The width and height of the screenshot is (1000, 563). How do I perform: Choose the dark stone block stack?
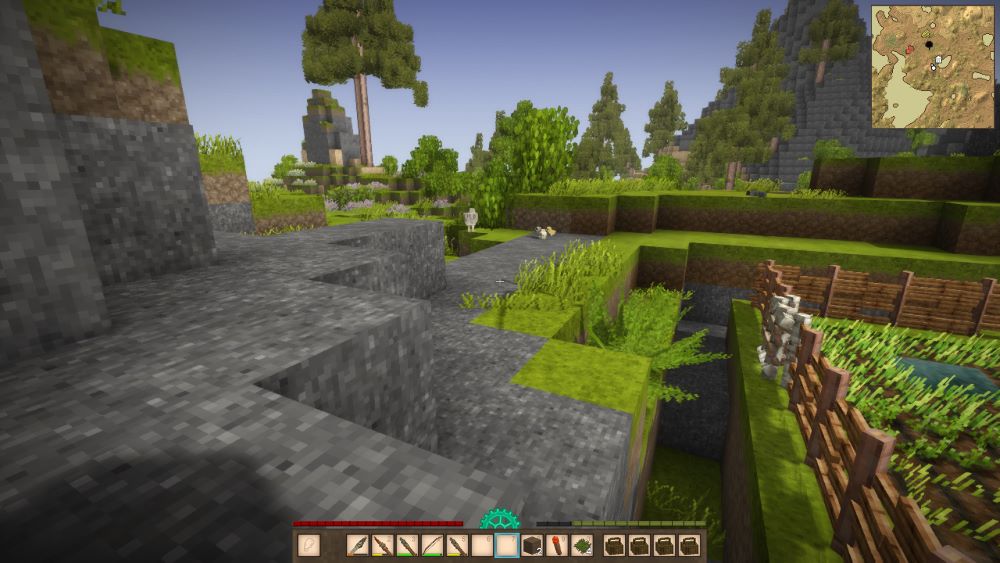532,546
